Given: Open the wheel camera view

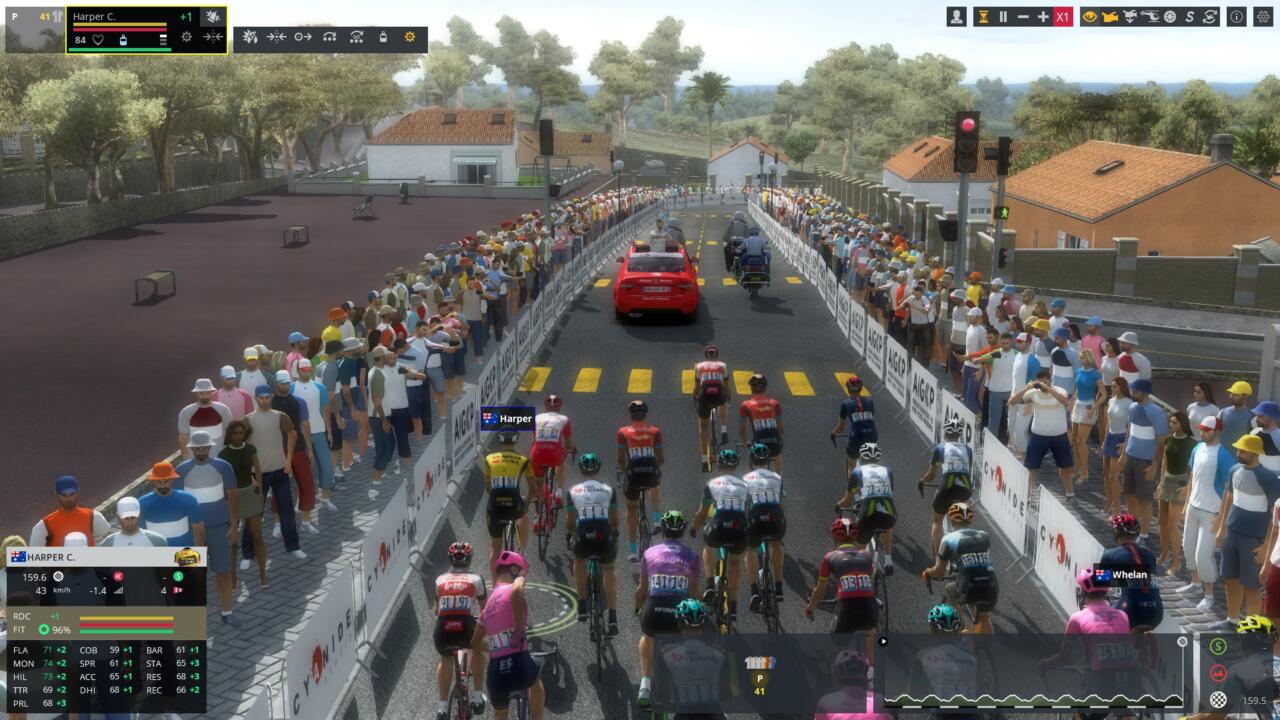Looking at the screenshot, I should [x=1170, y=16].
